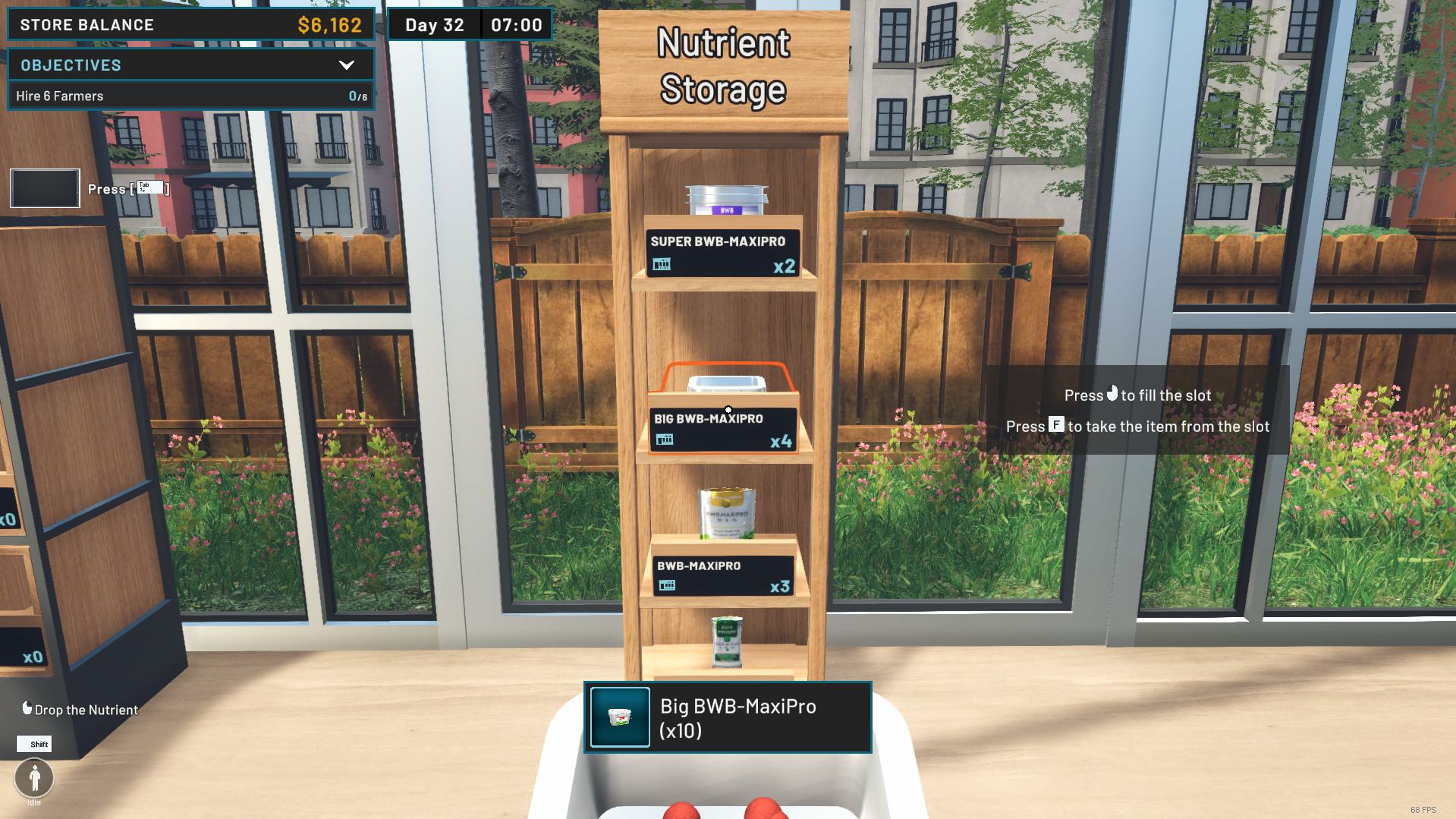Click the Idle character status icon

33,776
